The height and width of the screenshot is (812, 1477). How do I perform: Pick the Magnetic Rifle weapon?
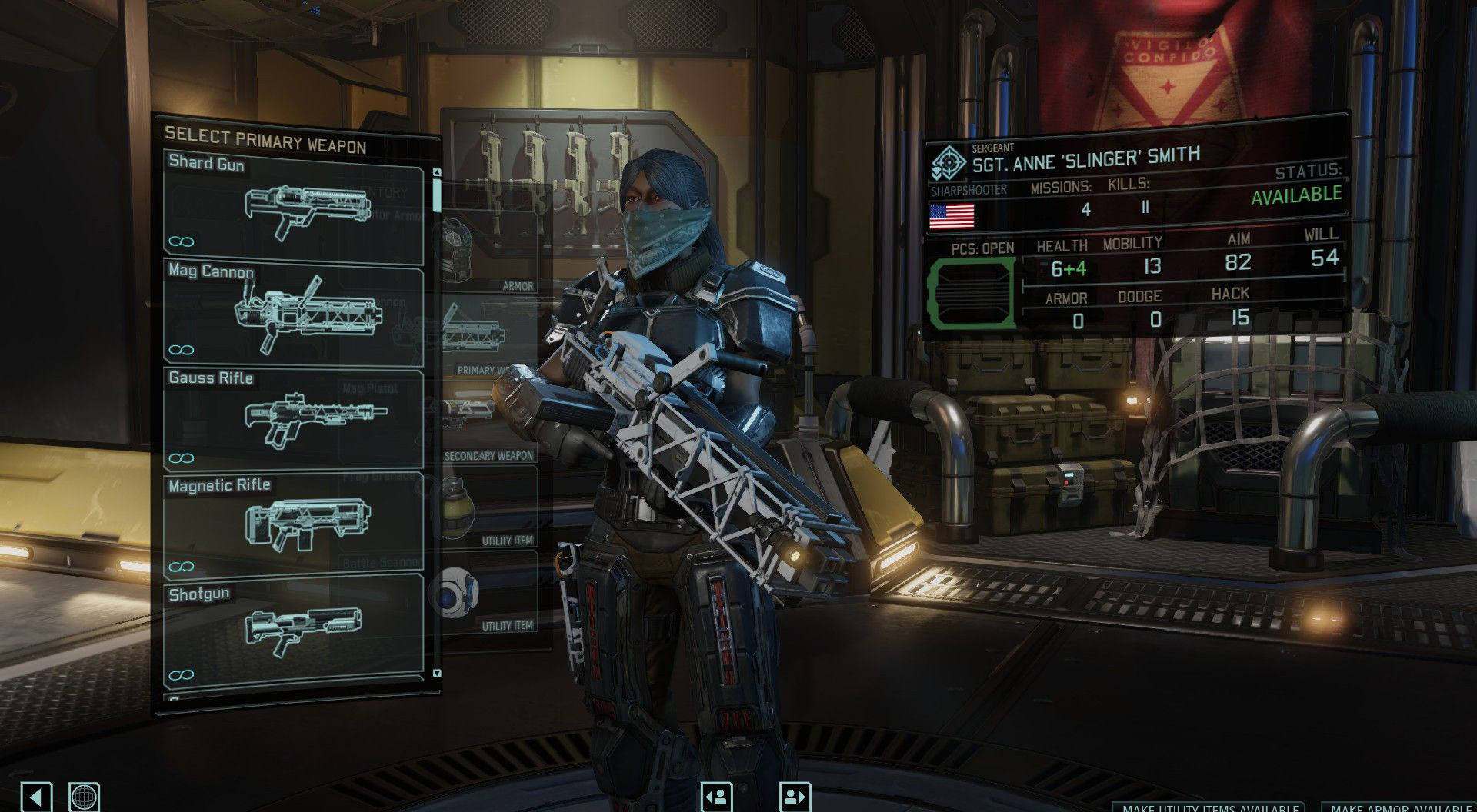(x=293, y=526)
